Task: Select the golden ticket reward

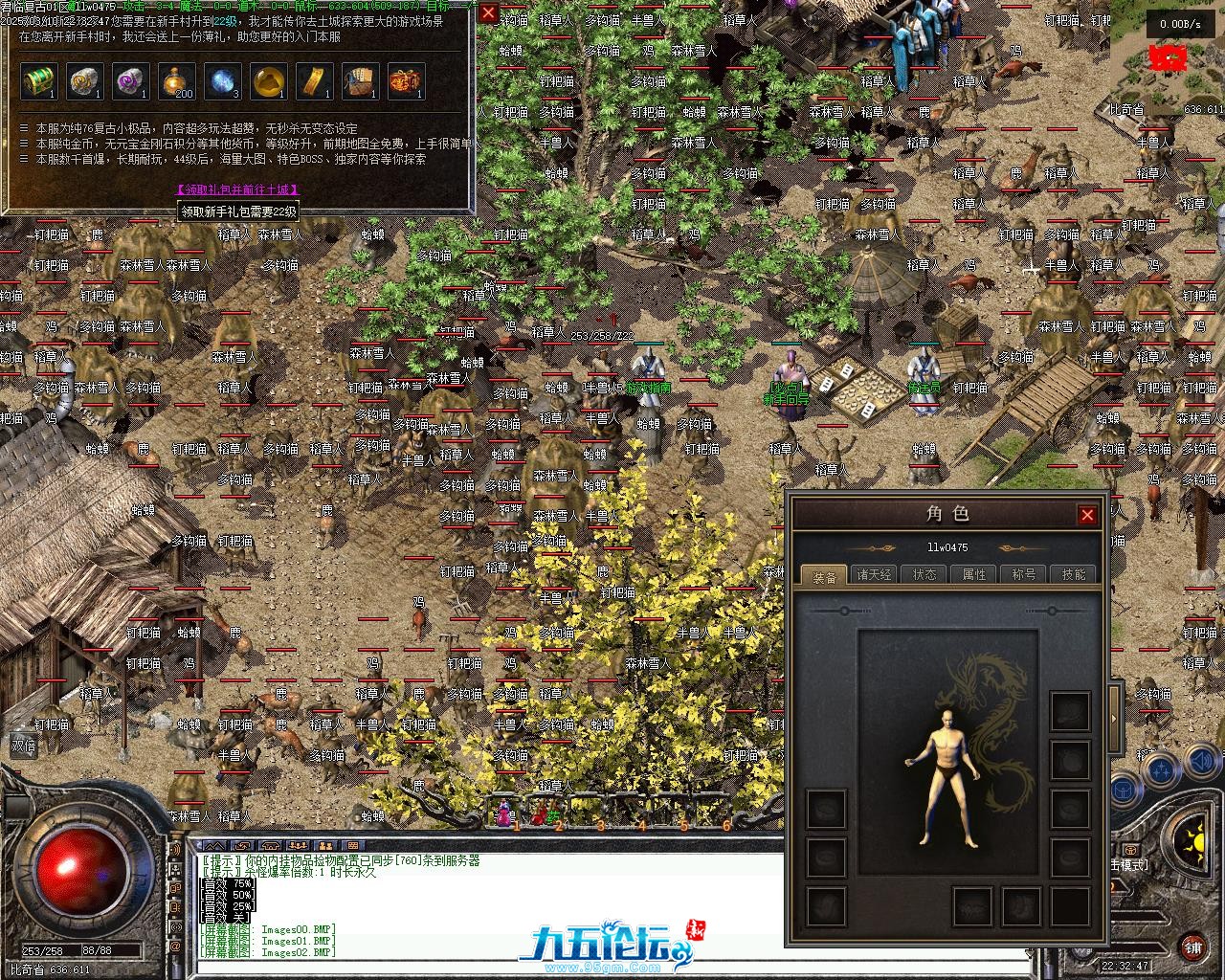Action: pyautogui.click(x=315, y=82)
